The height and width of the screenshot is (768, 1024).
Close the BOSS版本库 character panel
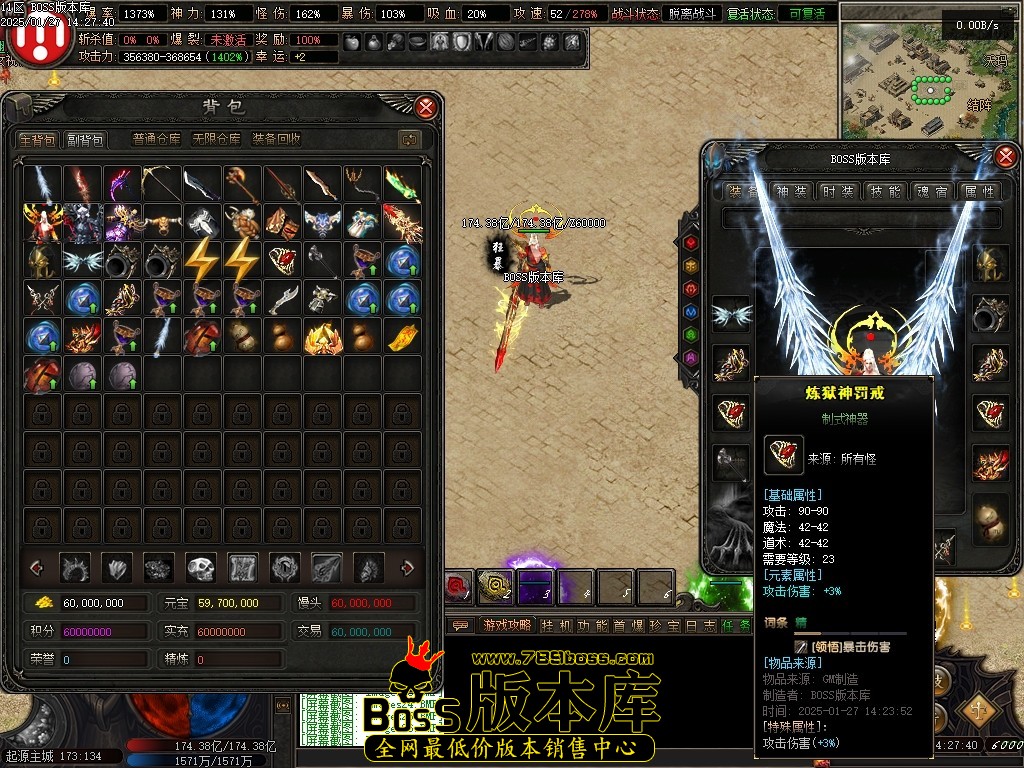1006,156
